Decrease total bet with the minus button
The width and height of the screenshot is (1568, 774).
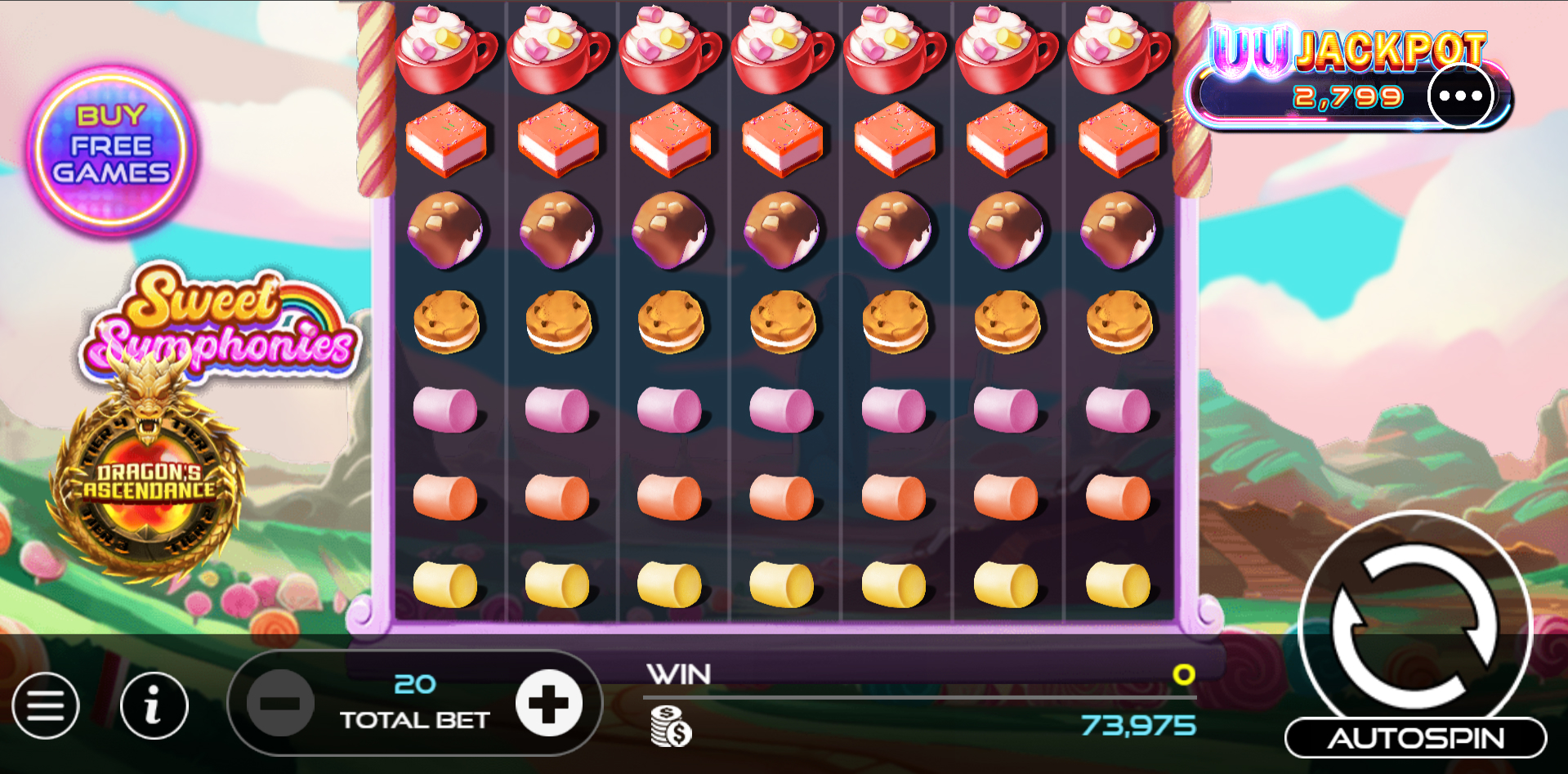coord(280,703)
